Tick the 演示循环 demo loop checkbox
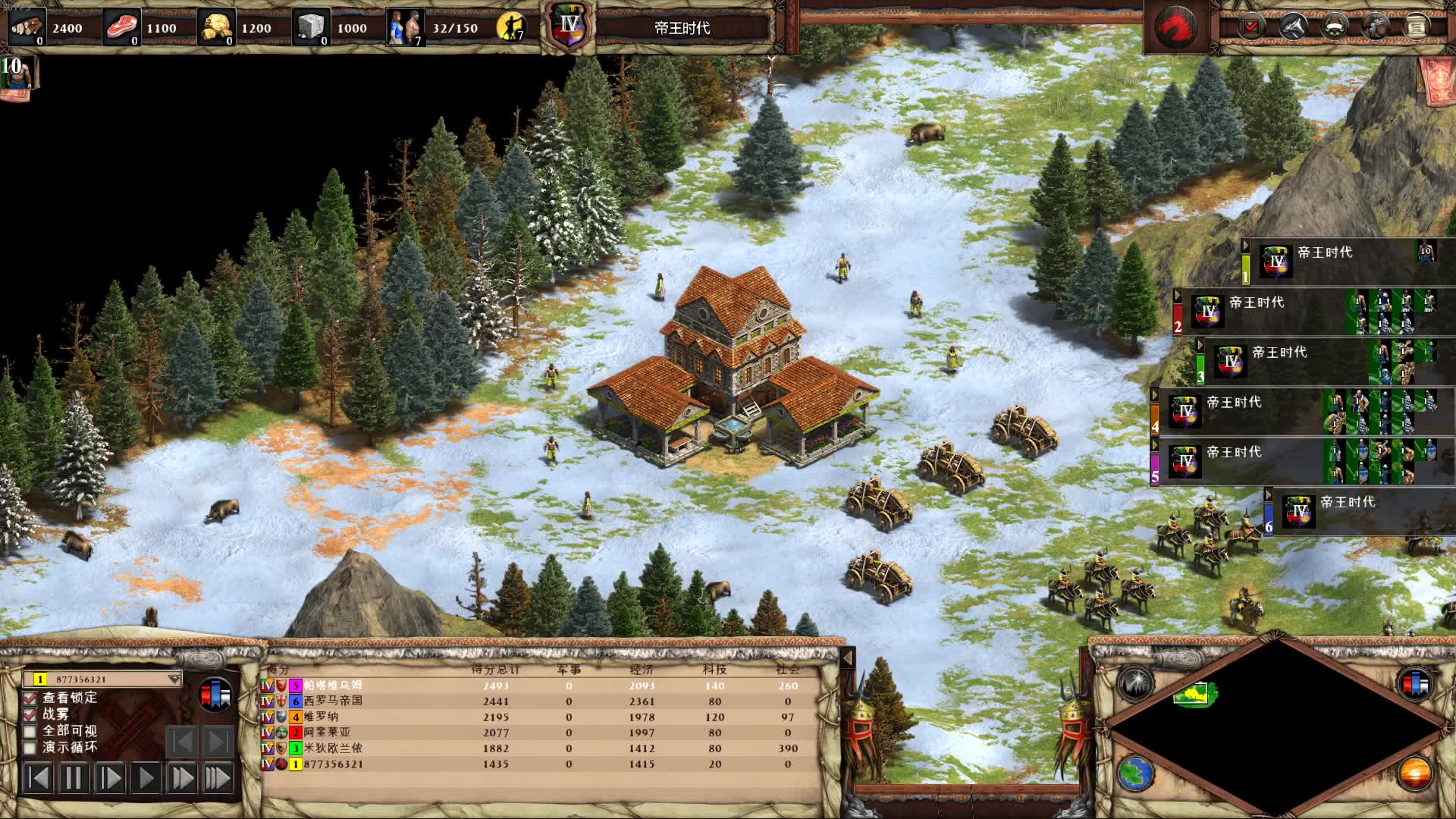1456x819 pixels. coord(30,748)
